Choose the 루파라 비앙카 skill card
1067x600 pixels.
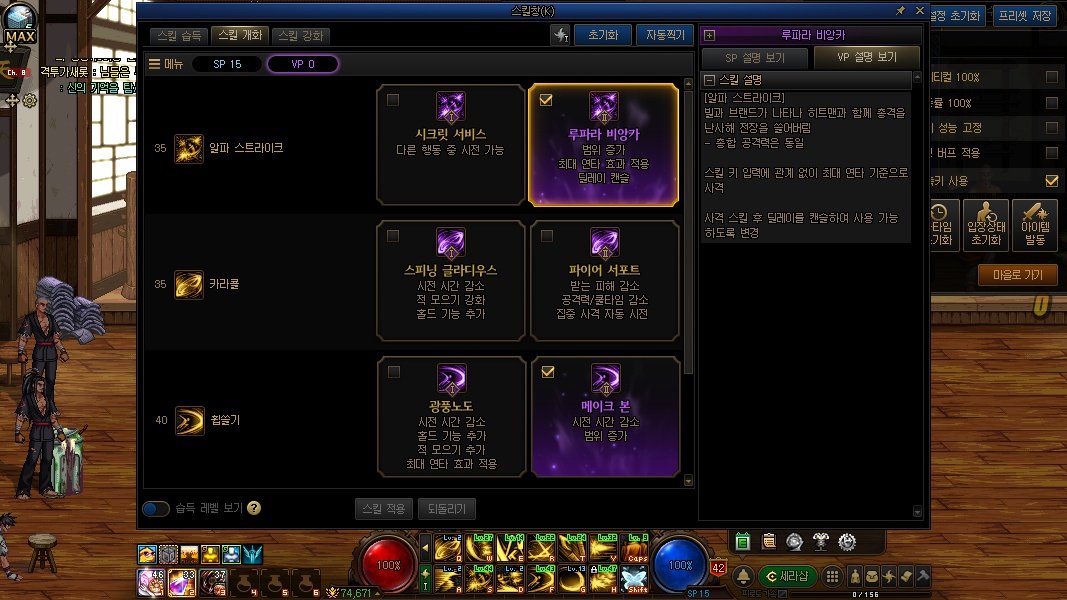pyautogui.click(x=603, y=144)
